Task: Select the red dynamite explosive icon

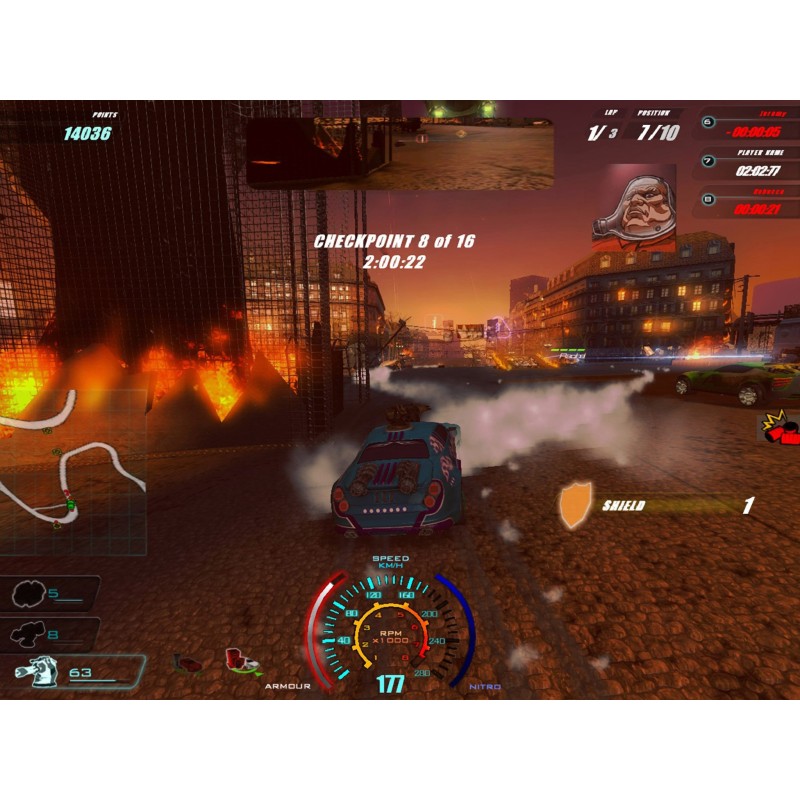Action: (x=782, y=430)
